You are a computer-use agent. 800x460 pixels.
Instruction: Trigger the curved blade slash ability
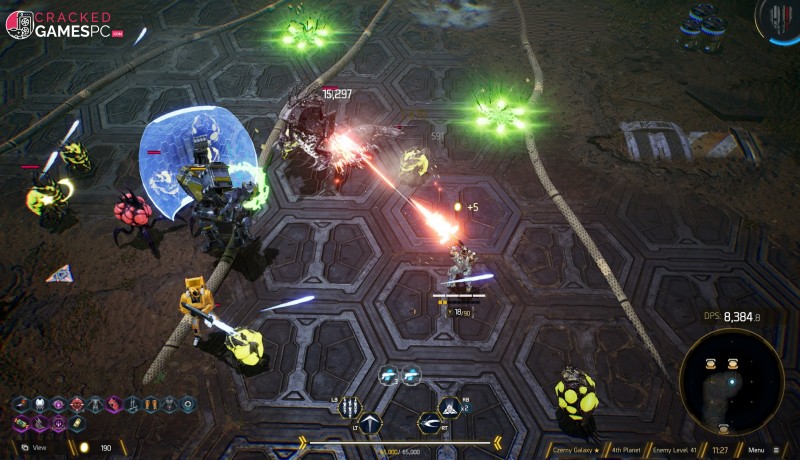tap(429, 425)
